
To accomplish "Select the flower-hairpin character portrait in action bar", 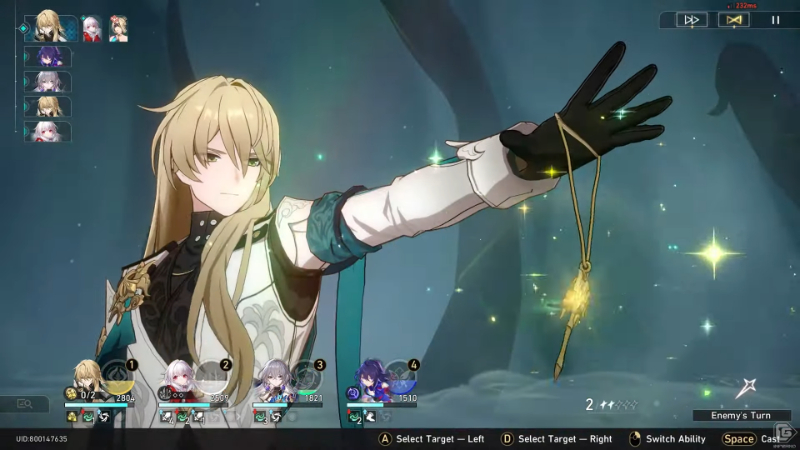I will 118,27.
